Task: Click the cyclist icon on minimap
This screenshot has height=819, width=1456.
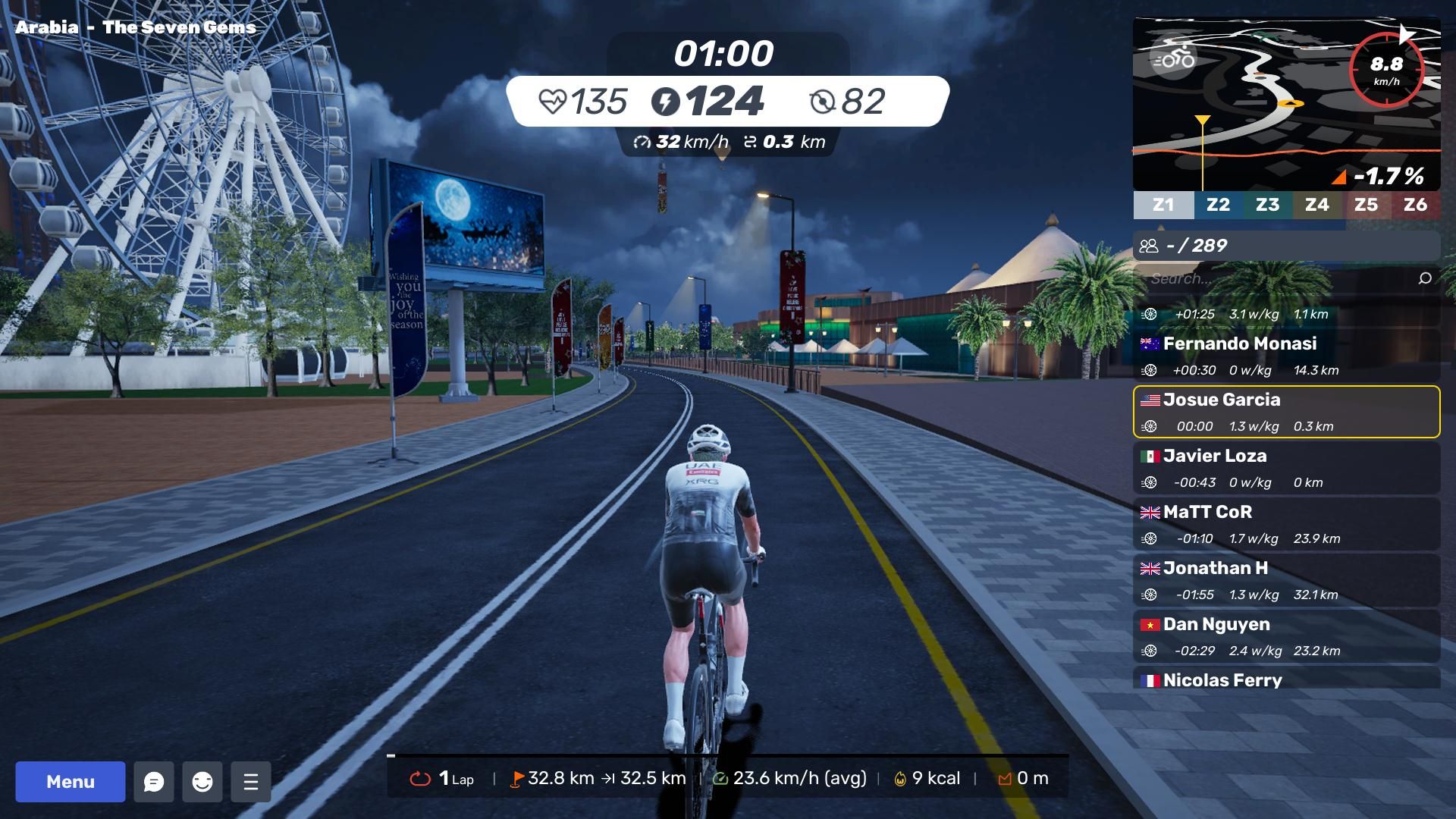Action: pos(1173,58)
